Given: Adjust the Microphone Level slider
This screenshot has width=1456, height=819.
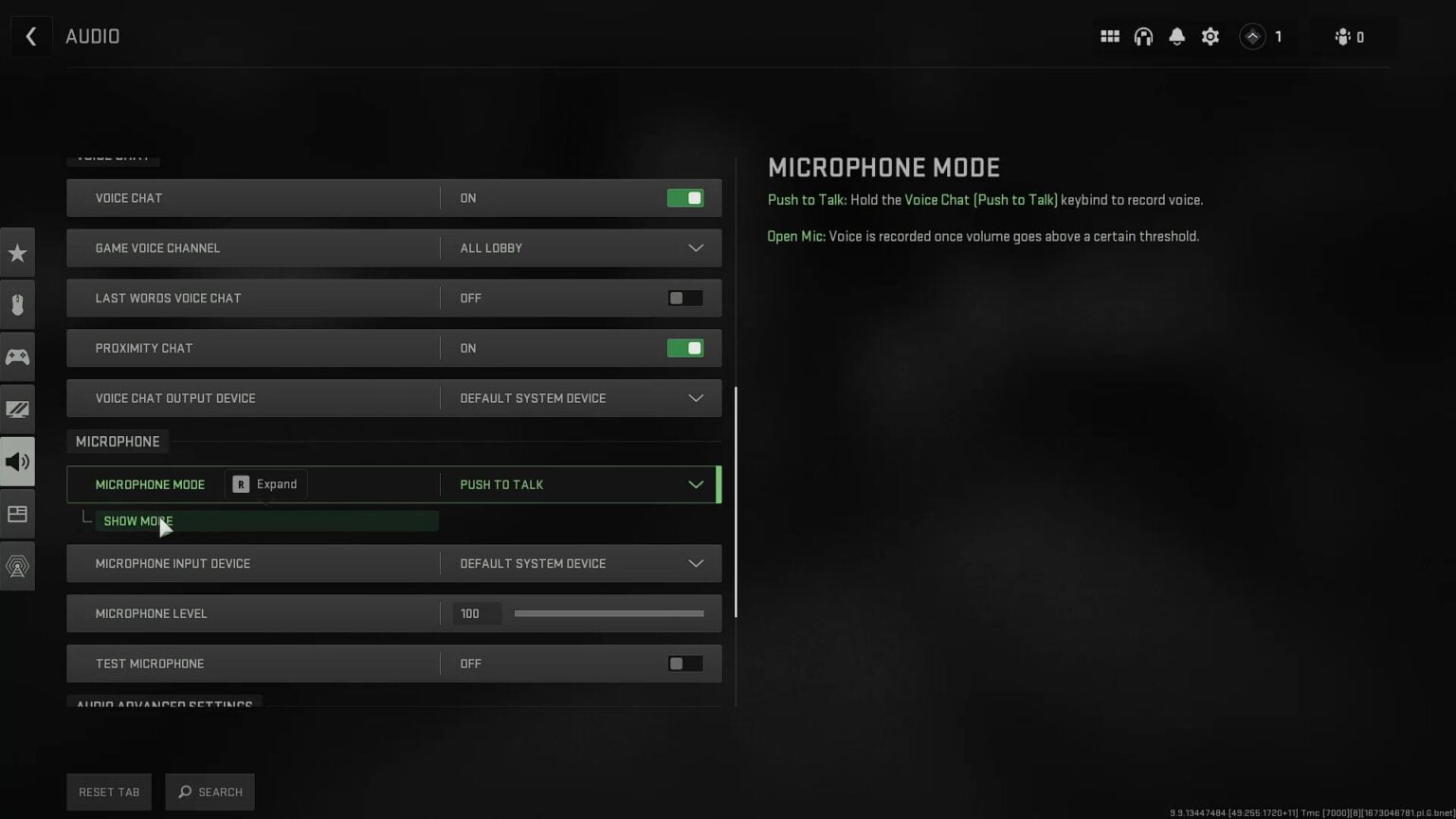Looking at the screenshot, I should (x=610, y=613).
